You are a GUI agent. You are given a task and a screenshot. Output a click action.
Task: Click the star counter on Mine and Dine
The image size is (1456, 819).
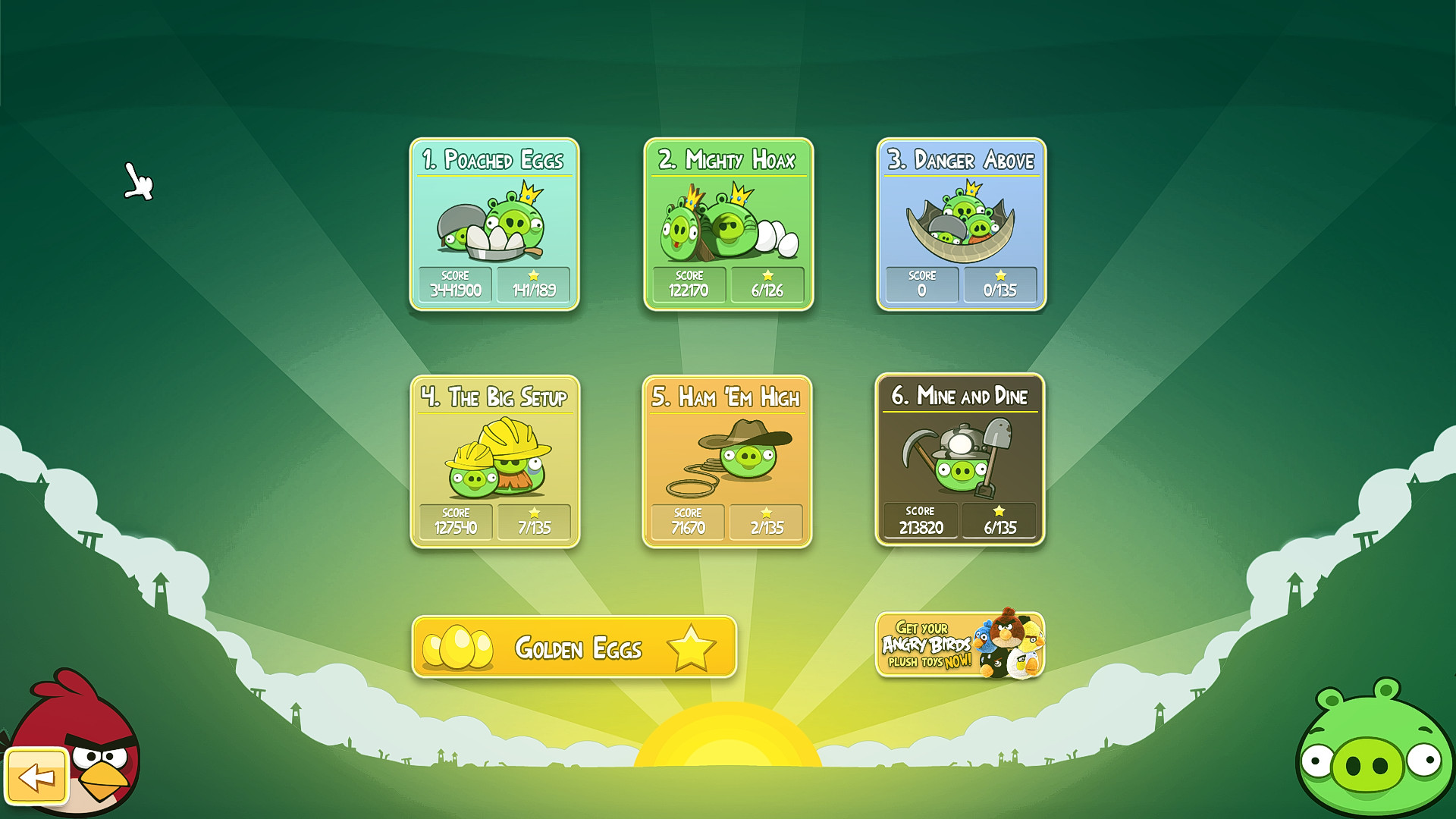pos(1001,522)
